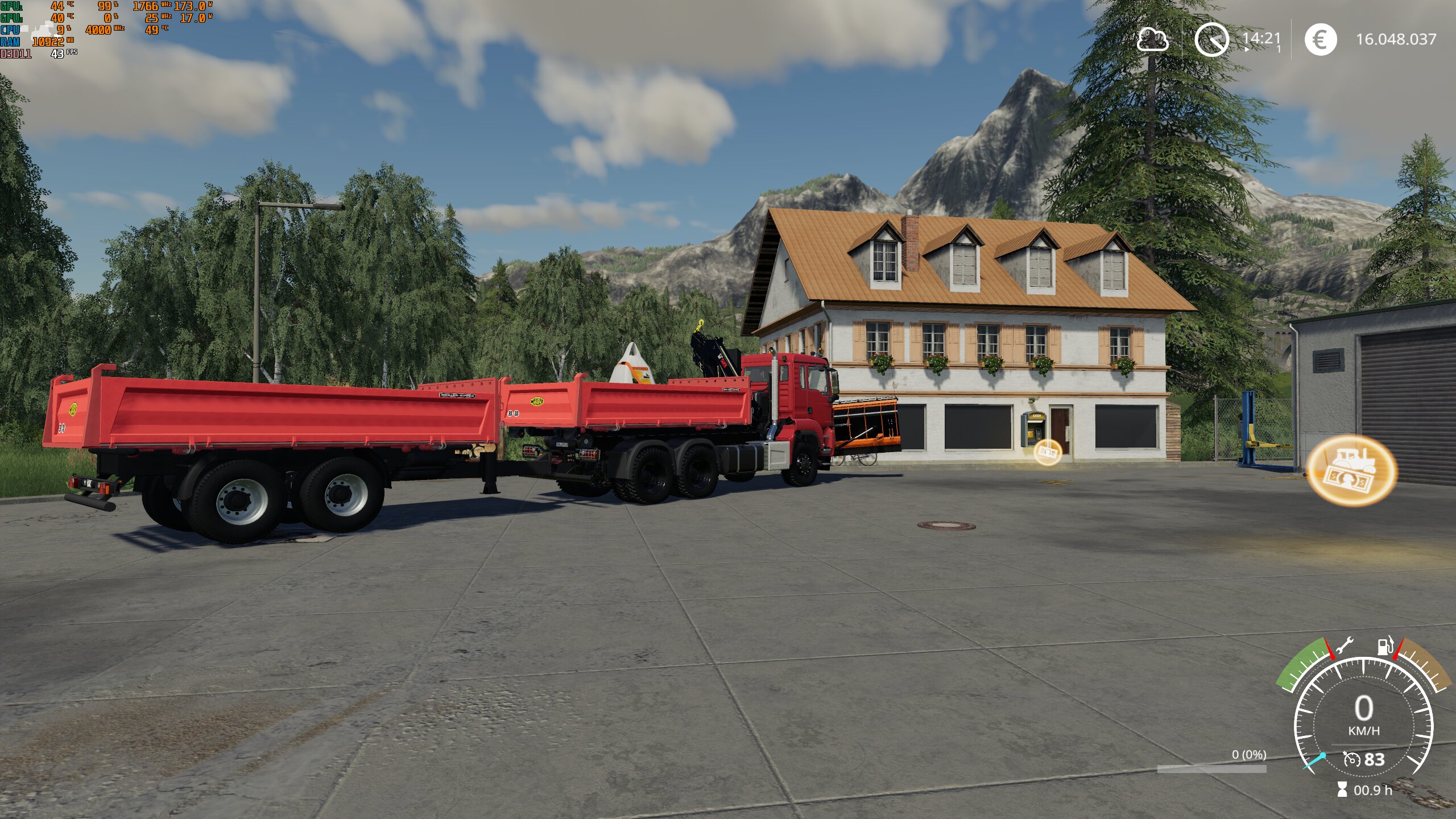Click the cloudy weather icon

[1152, 39]
